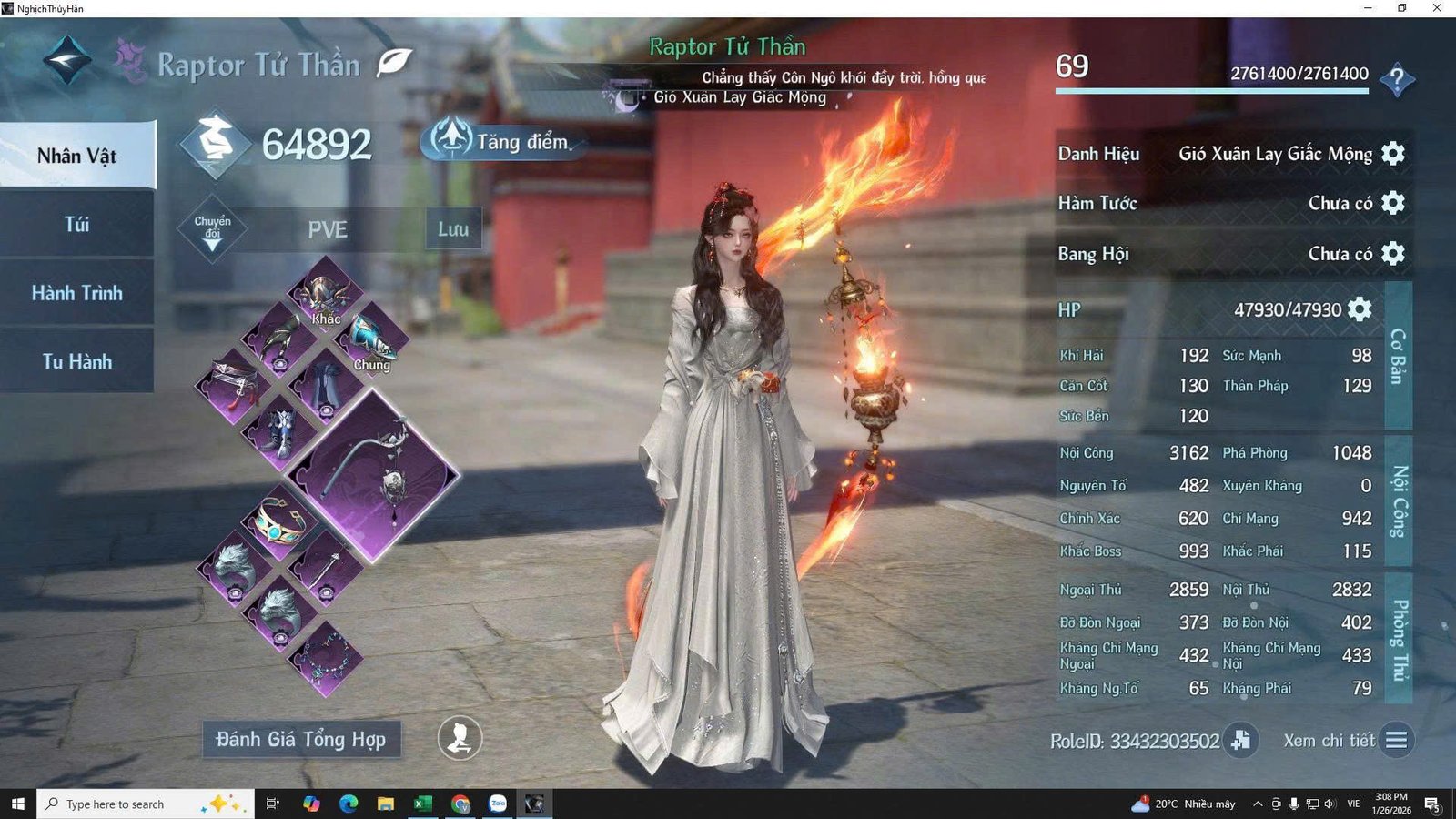Open Bang Hội settings gear
The image size is (1456, 819).
(x=1393, y=253)
